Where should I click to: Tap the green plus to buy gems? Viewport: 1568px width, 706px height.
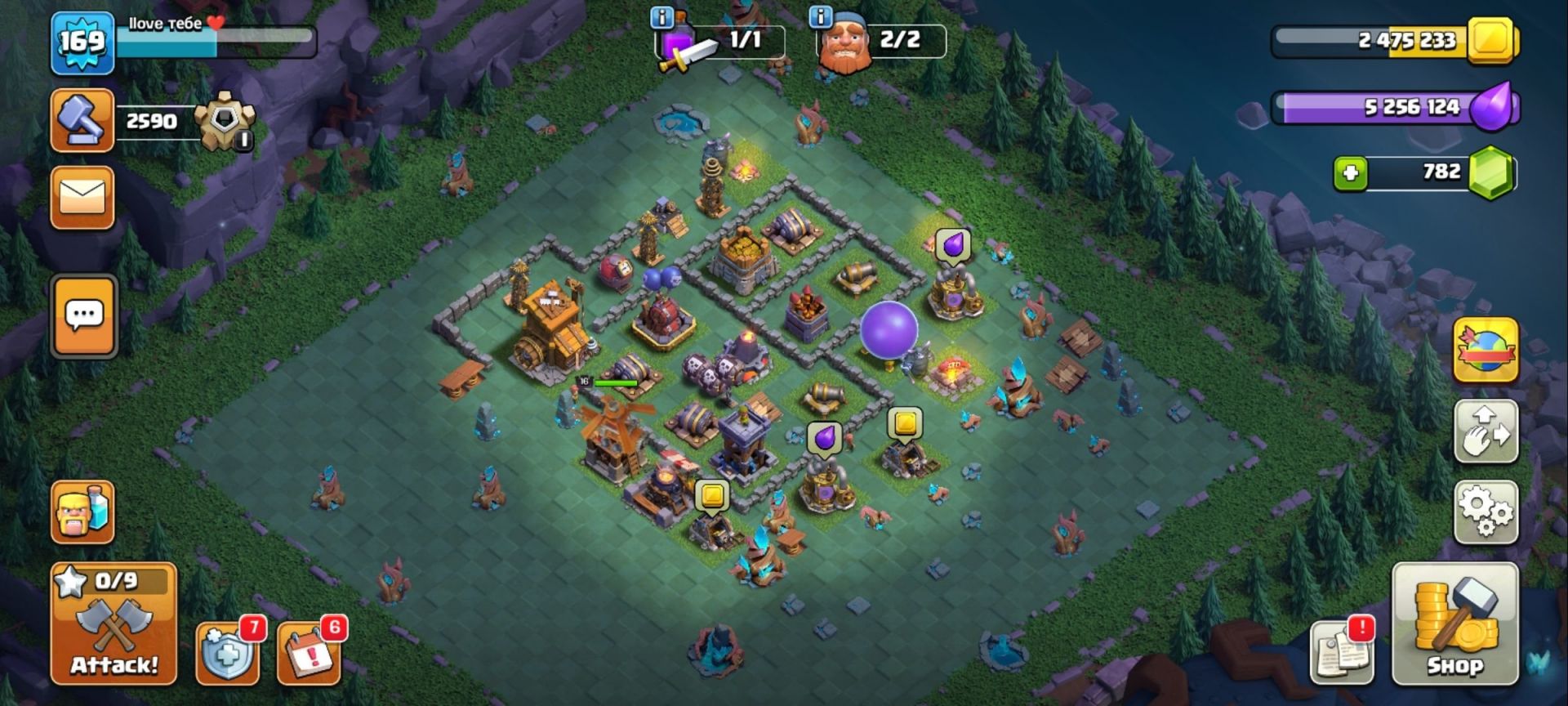point(1350,174)
